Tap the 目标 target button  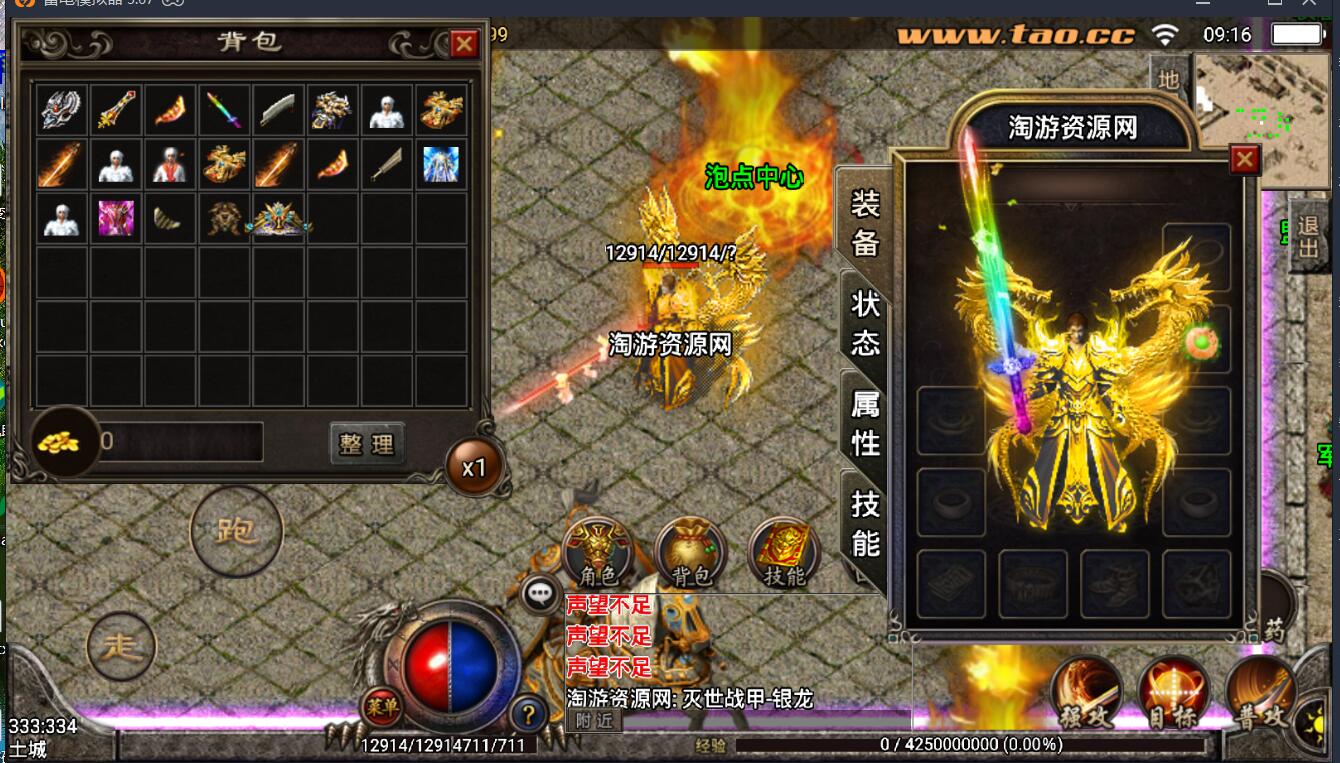1173,692
